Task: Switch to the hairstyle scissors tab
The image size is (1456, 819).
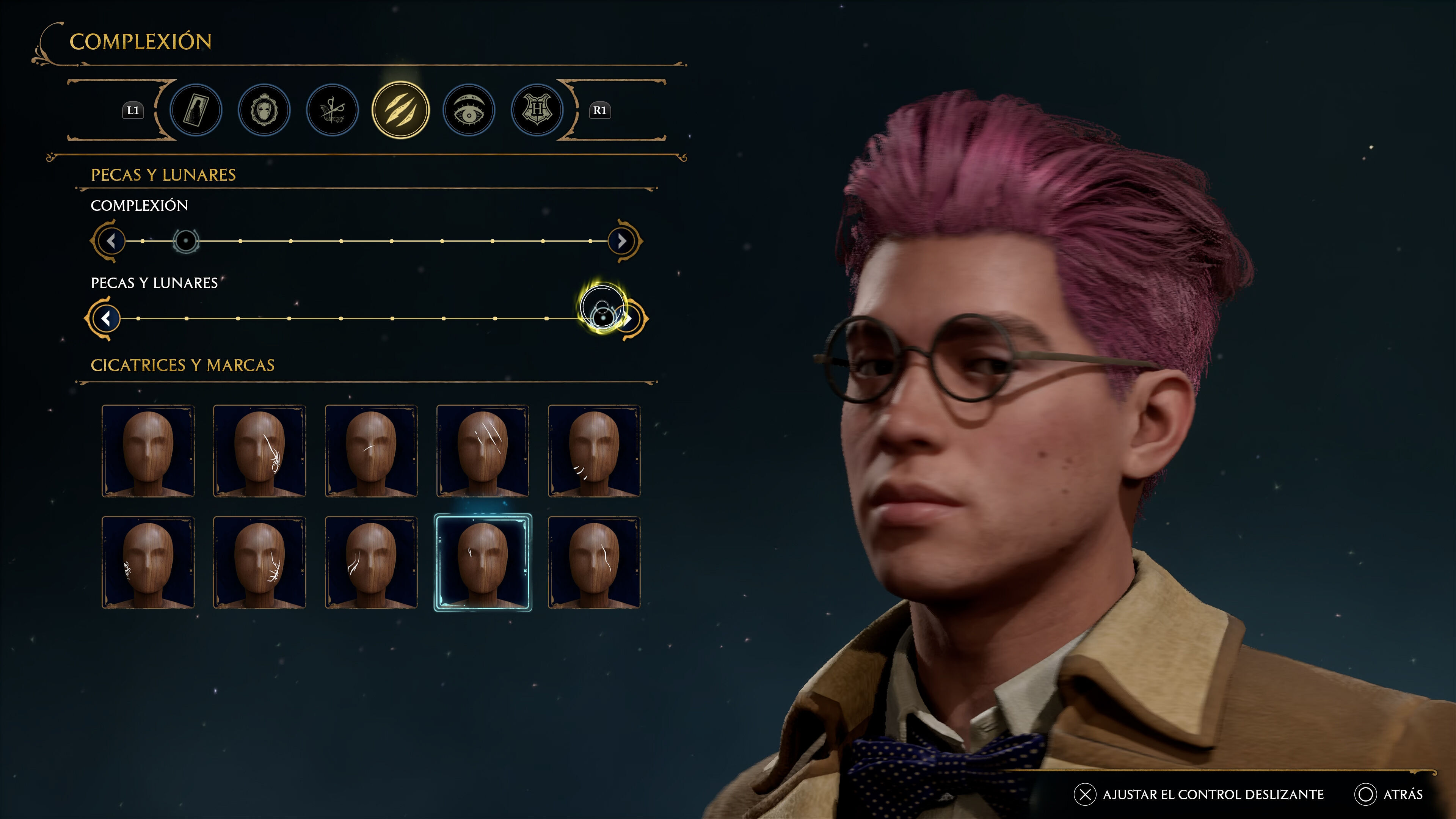Action: pos(333,110)
